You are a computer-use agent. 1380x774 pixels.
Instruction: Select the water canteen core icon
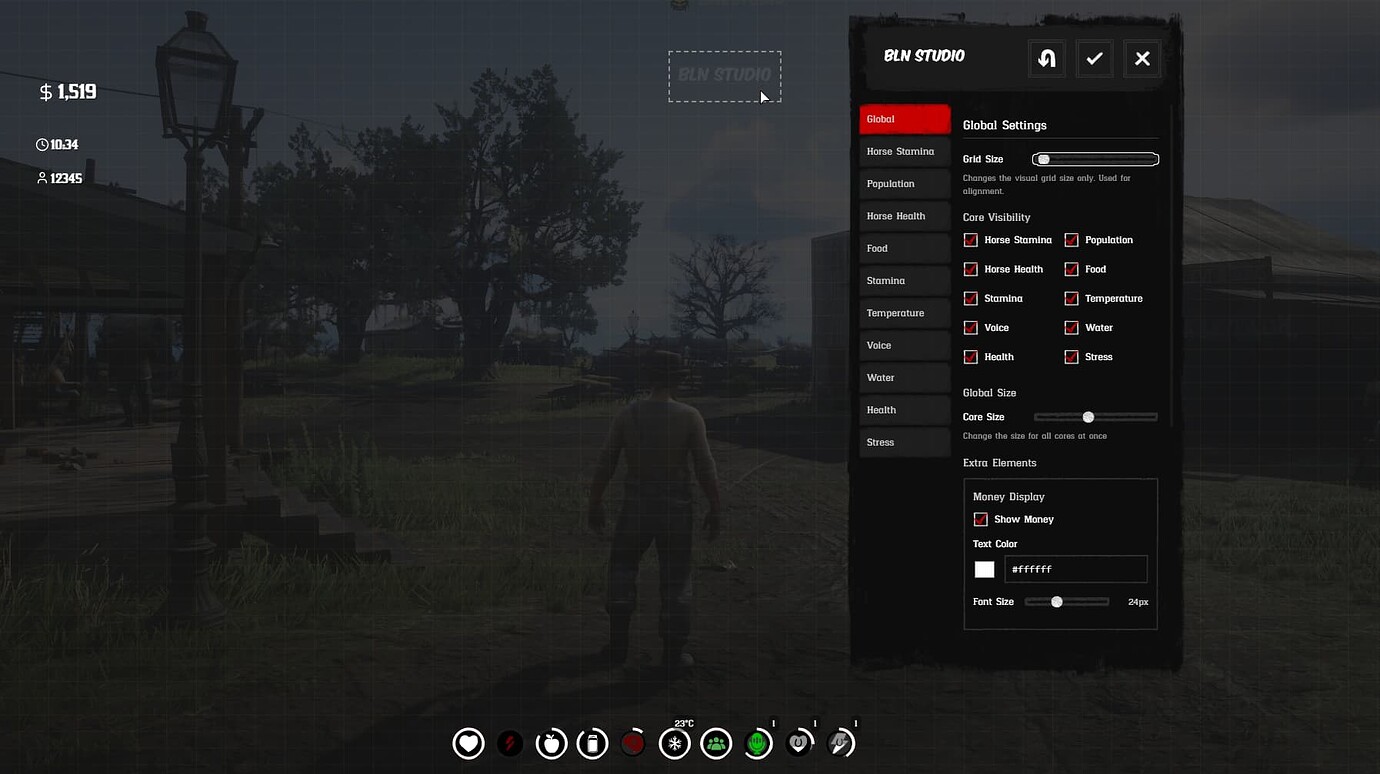point(592,742)
